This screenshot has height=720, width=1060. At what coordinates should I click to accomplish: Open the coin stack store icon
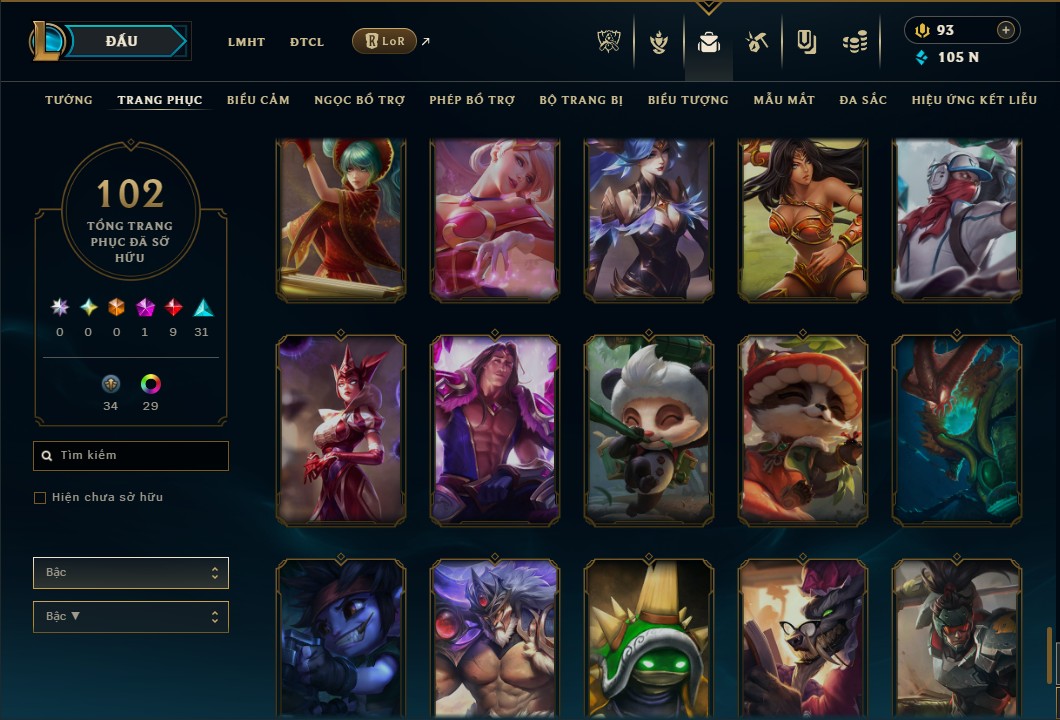point(854,42)
